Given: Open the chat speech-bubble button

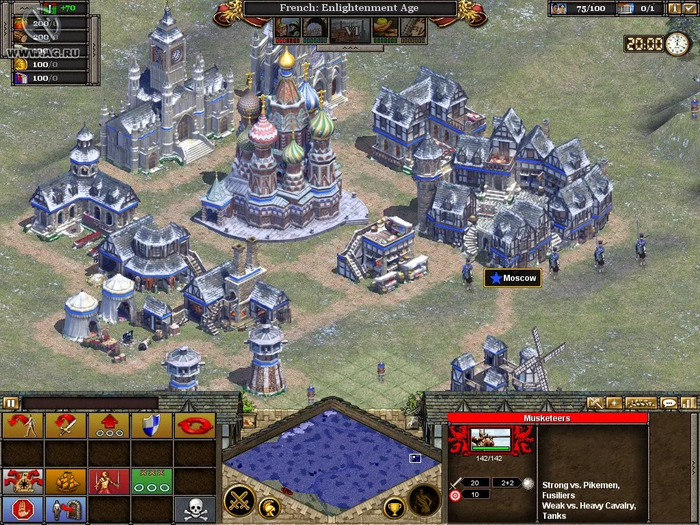Looking at the screenshot, I should [668, 403].
